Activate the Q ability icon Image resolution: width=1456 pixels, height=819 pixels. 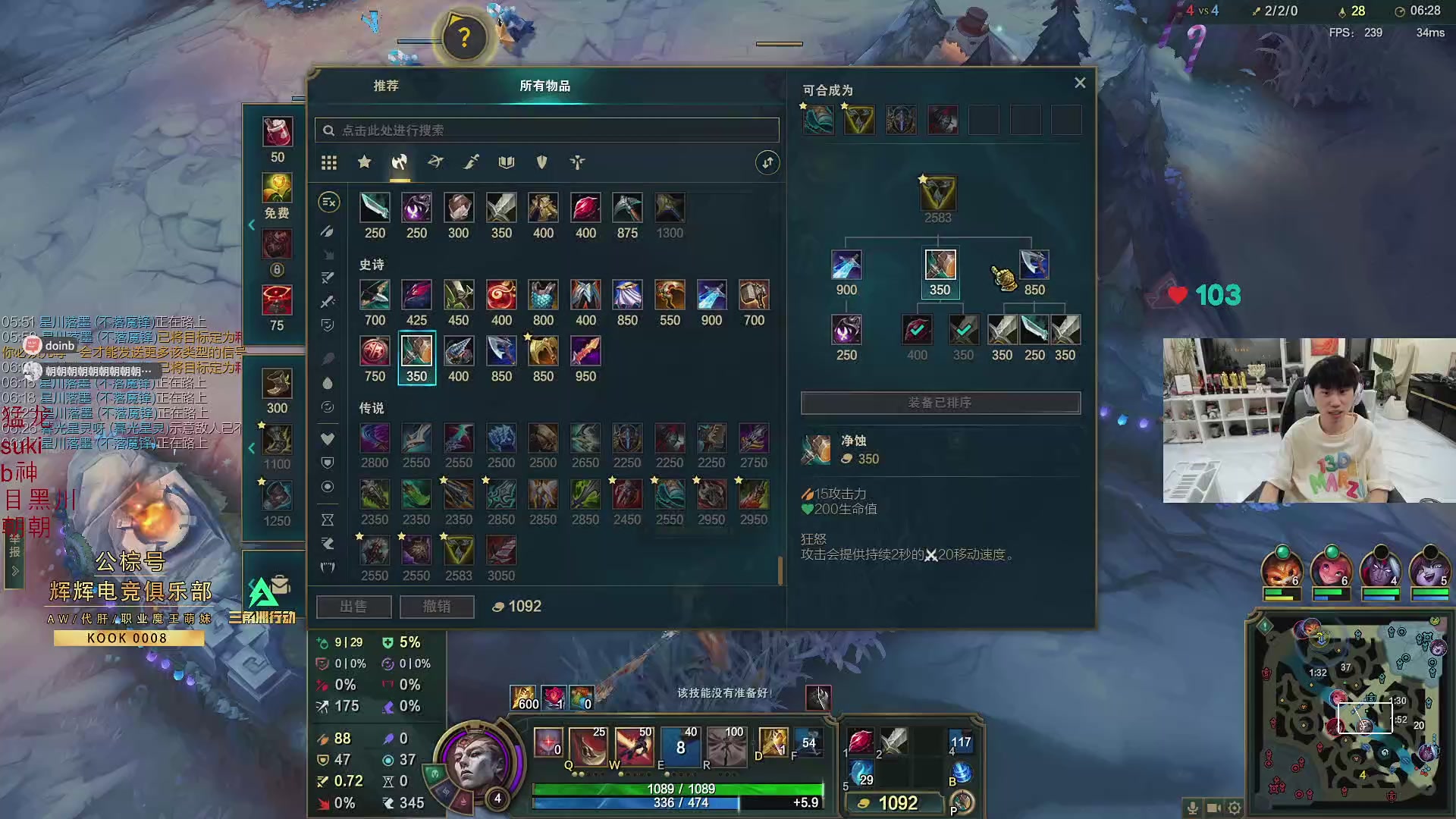588,745
